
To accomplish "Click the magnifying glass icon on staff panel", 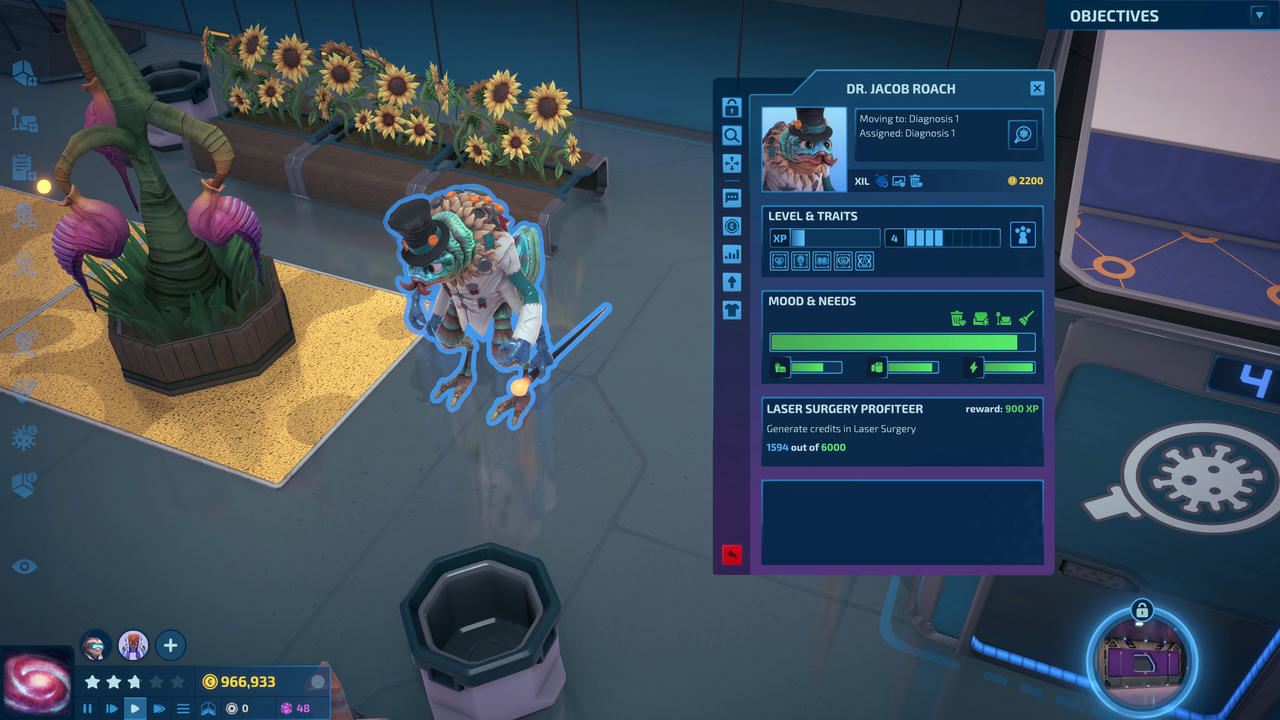I will tap(732, 136).
